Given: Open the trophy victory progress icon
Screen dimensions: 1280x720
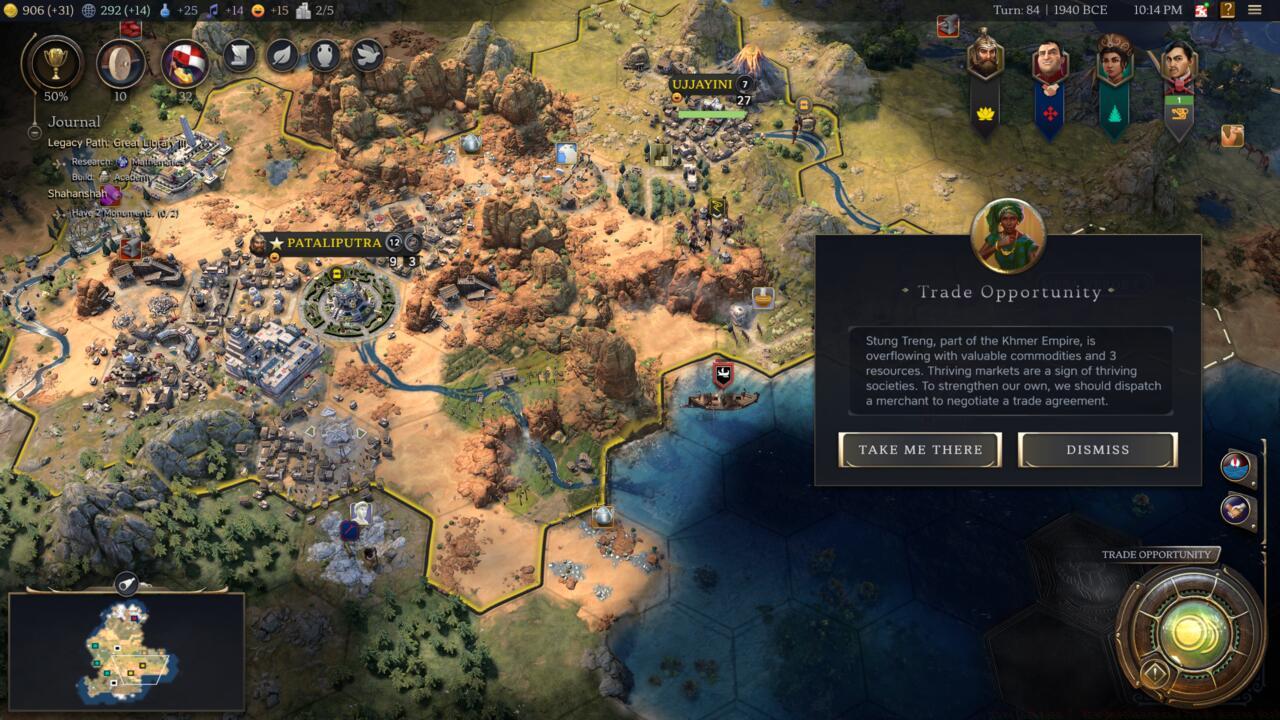Looking at the screenshot, I should coord(50,63).
